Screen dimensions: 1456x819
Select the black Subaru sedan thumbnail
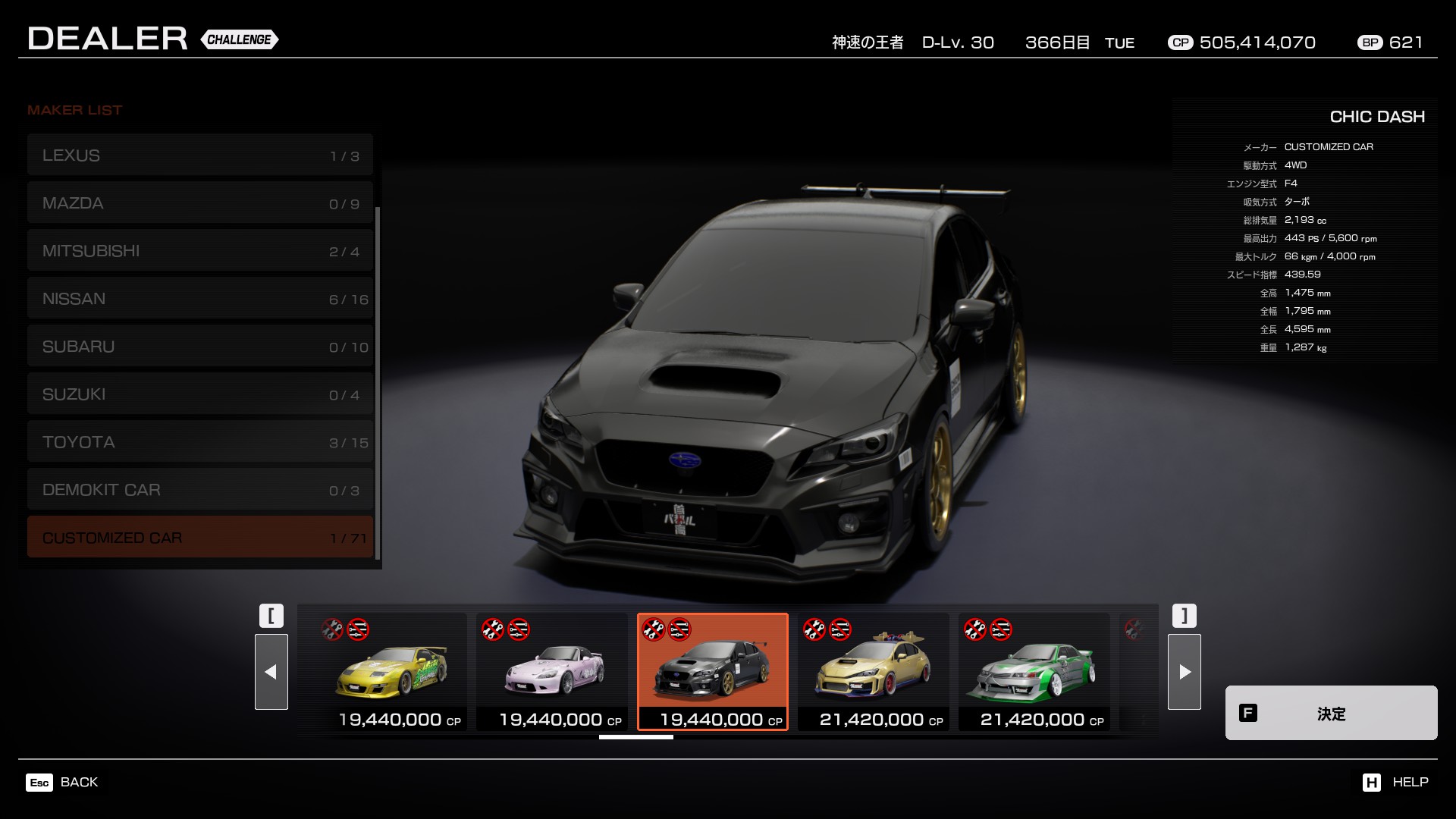coord(713,672)
